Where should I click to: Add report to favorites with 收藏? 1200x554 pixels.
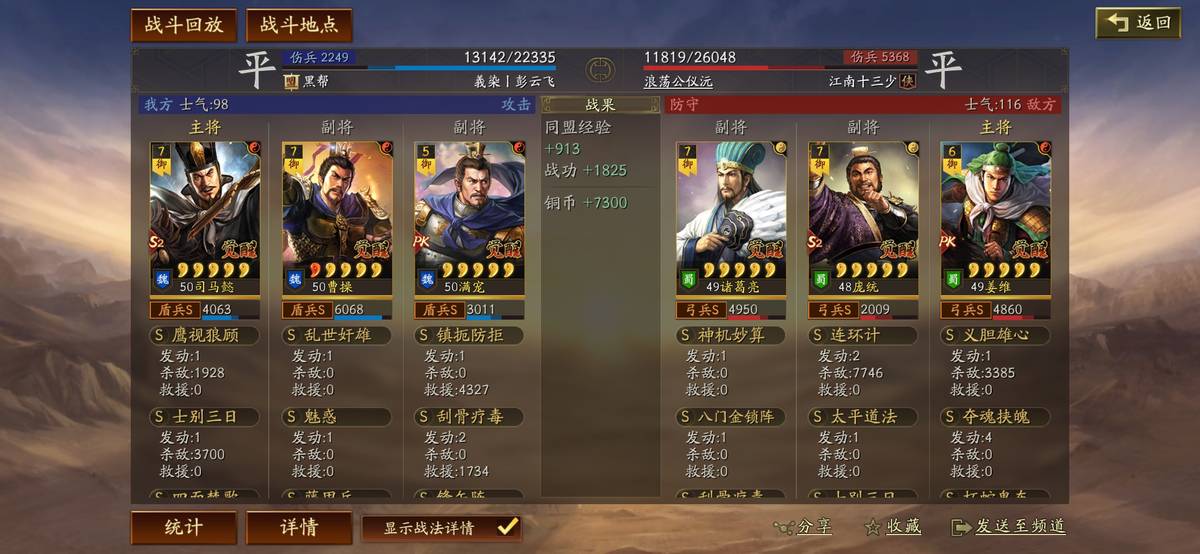point(892,527)
